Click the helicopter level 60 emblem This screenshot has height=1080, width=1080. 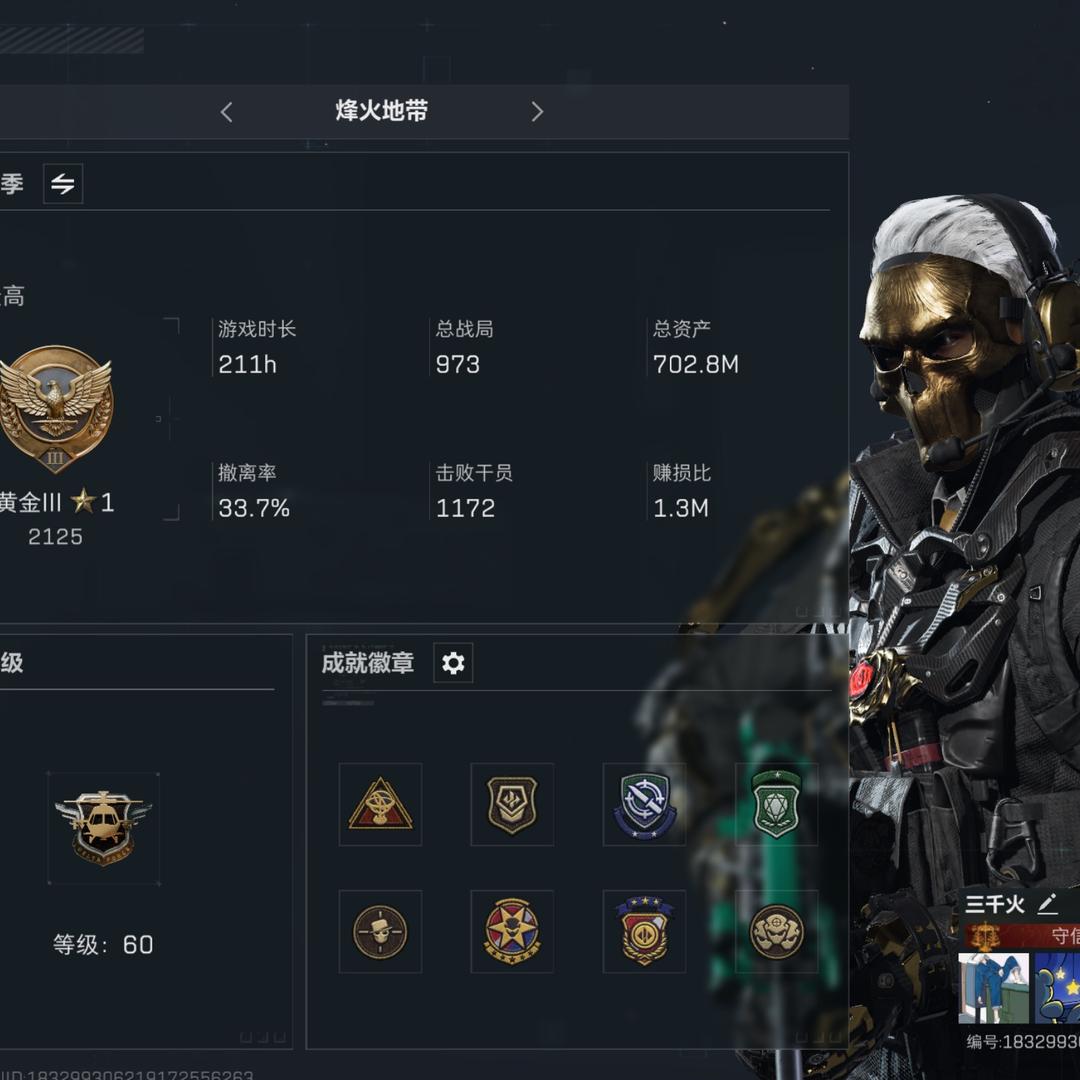point(103,827)
